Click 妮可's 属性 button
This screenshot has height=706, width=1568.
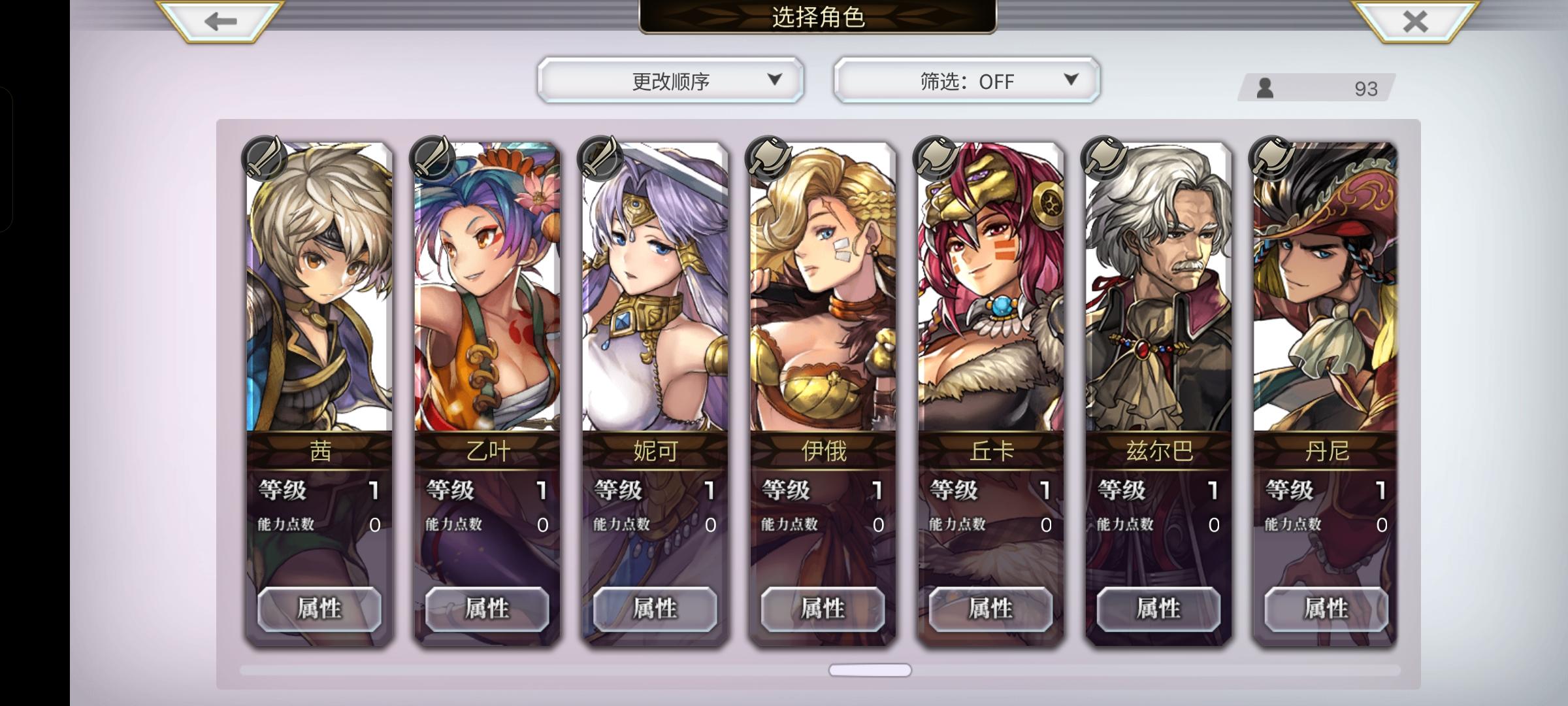pyautogui.click(x=655, y=609)
